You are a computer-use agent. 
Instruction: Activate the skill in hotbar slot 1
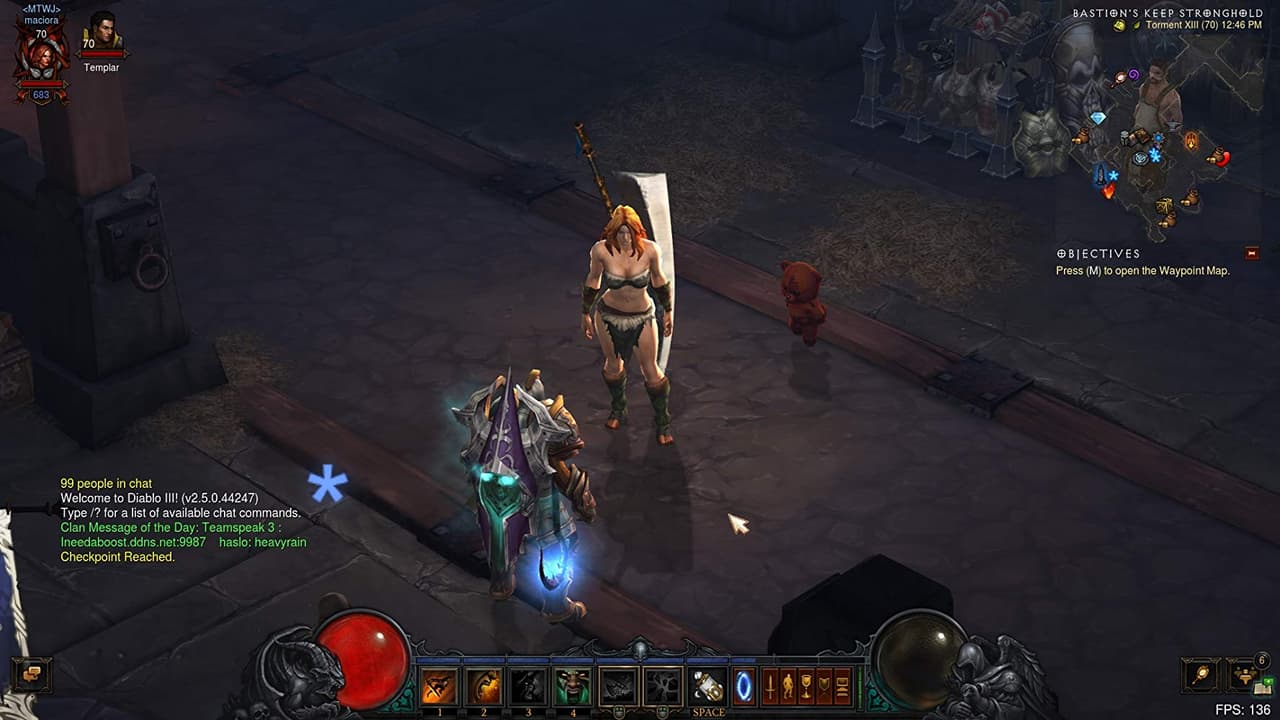point(440,686)
